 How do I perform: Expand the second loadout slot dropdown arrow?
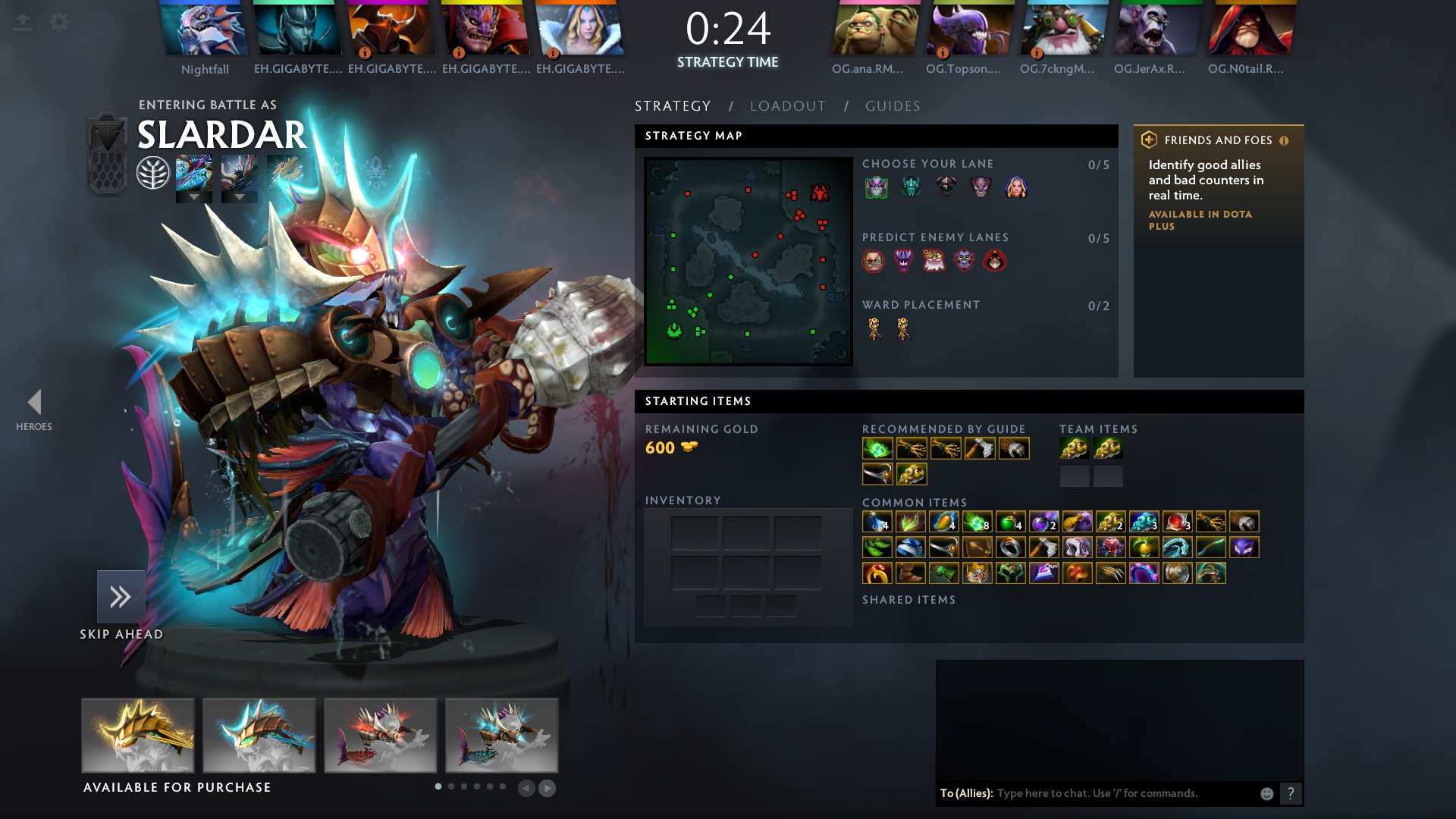240,197
